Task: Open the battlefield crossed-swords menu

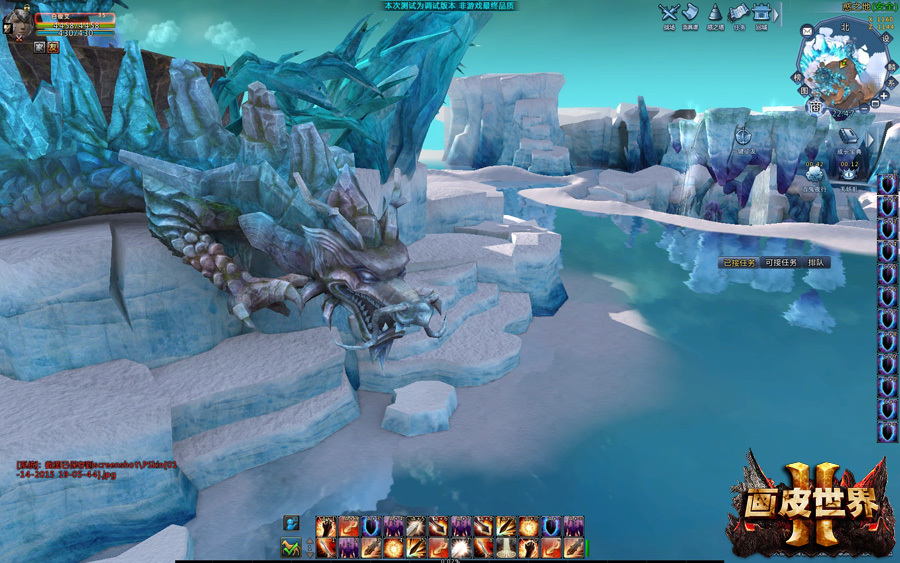Action: tap(669, 13)
